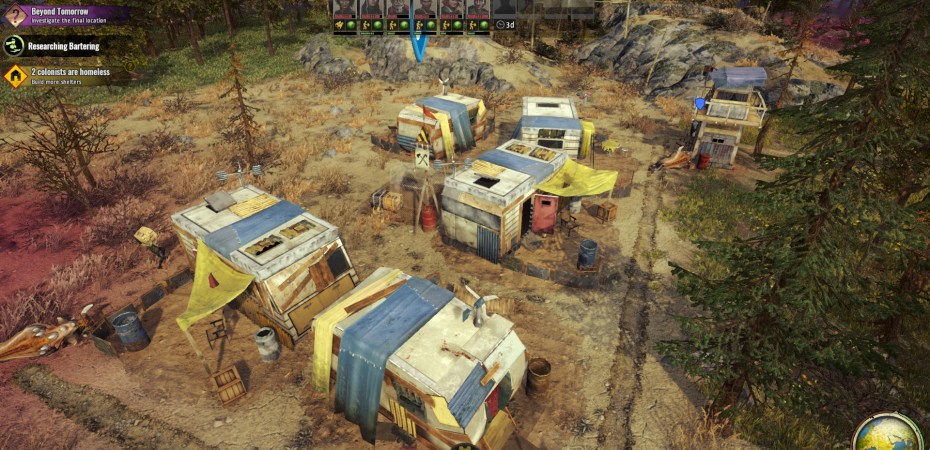The height and width of the screenshot is (450, 930).
Task: Open the world map globe
Action: click(887, 432)
